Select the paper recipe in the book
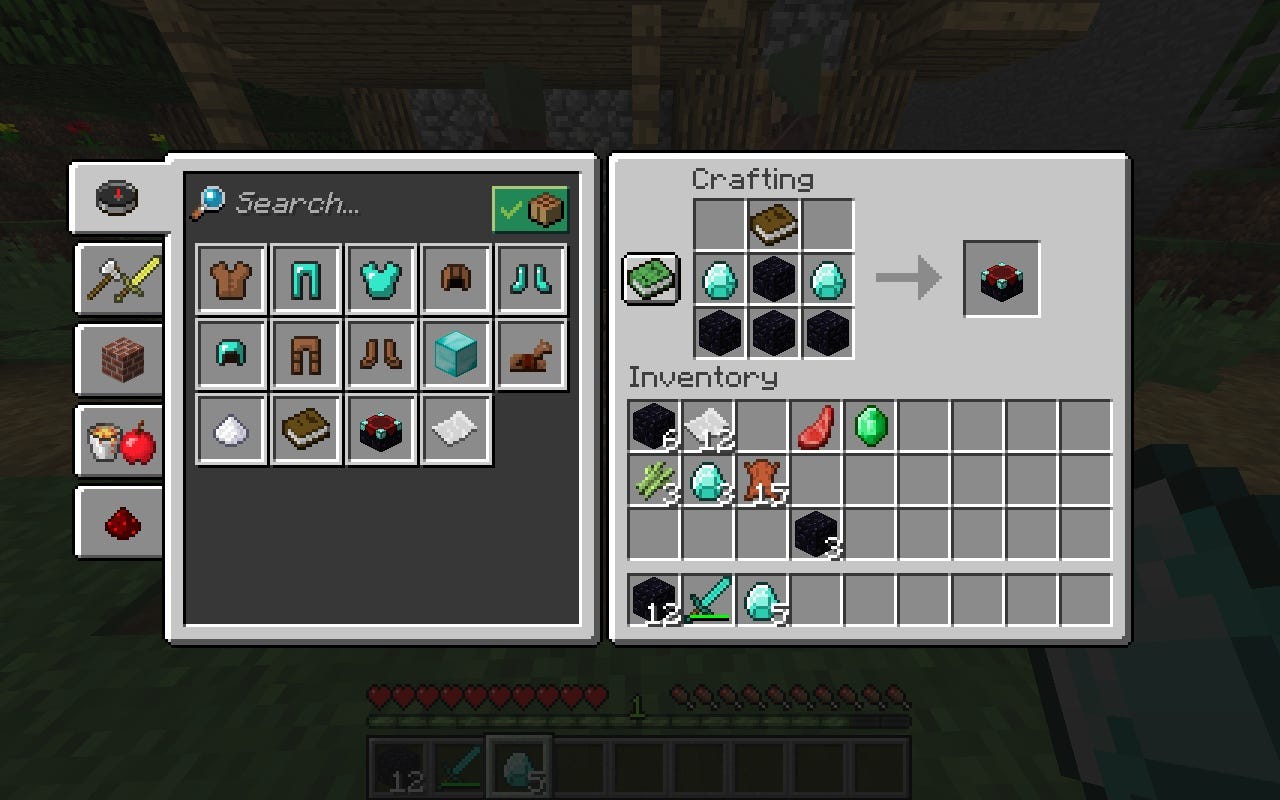 (456, 428)
